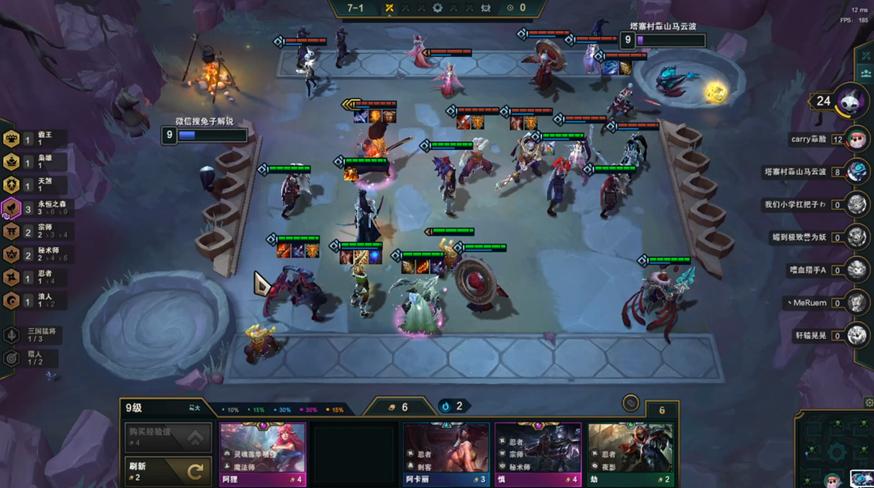Click the 刷新 refresh shop button
The width and height of the screenshot is (874, 488).
[x=167, y=469]
